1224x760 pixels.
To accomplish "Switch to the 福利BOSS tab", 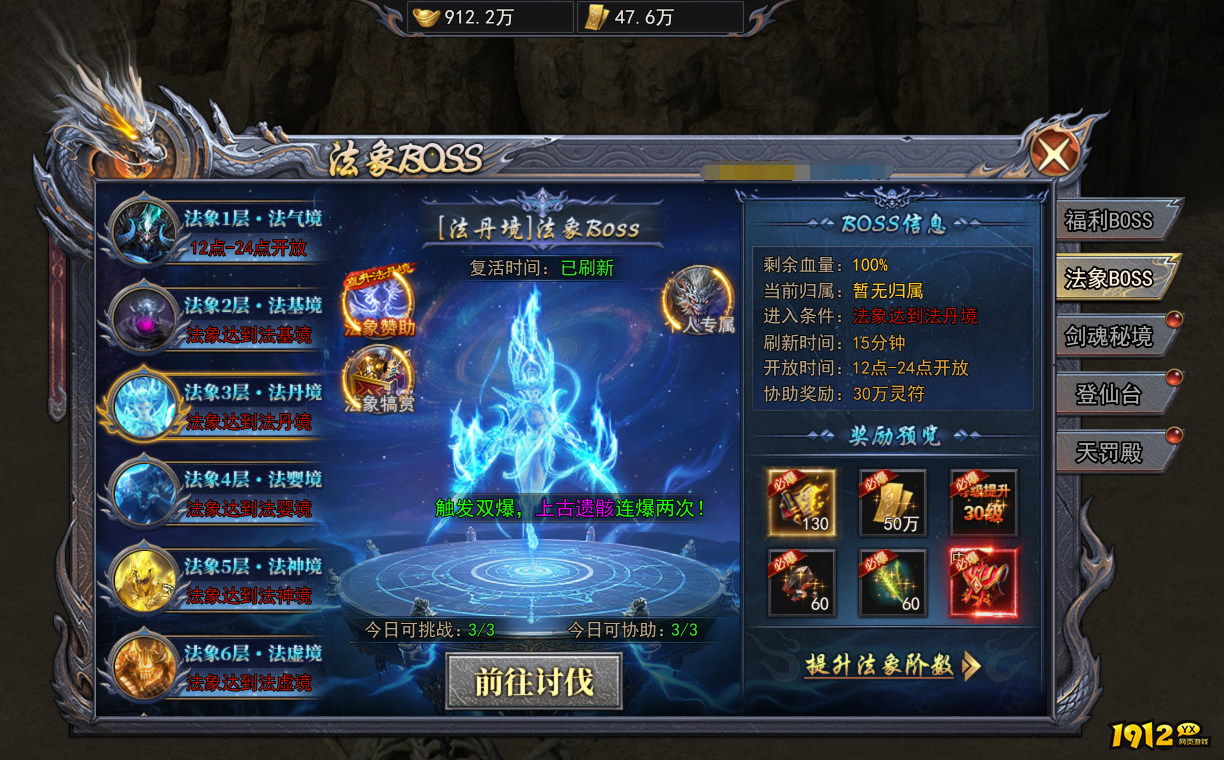I will [x=1108, y=220].
